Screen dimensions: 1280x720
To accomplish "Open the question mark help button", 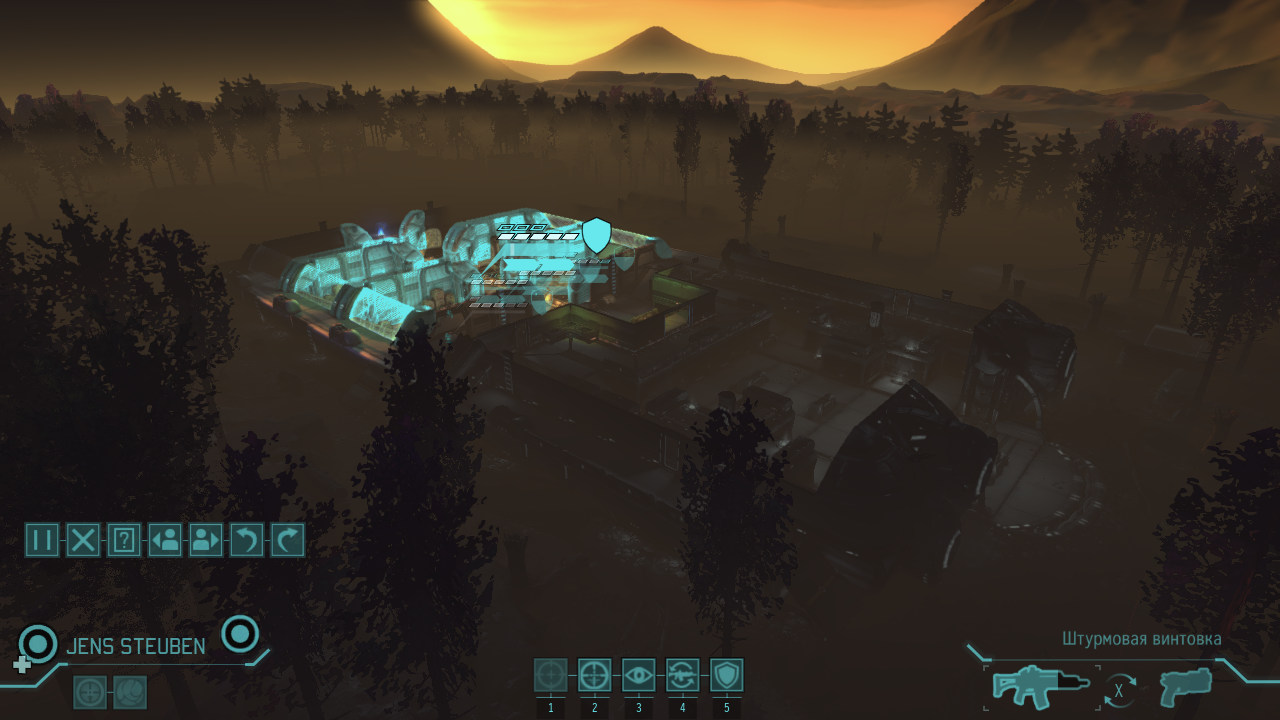I will pyautogui.click(x=124, y=540).
